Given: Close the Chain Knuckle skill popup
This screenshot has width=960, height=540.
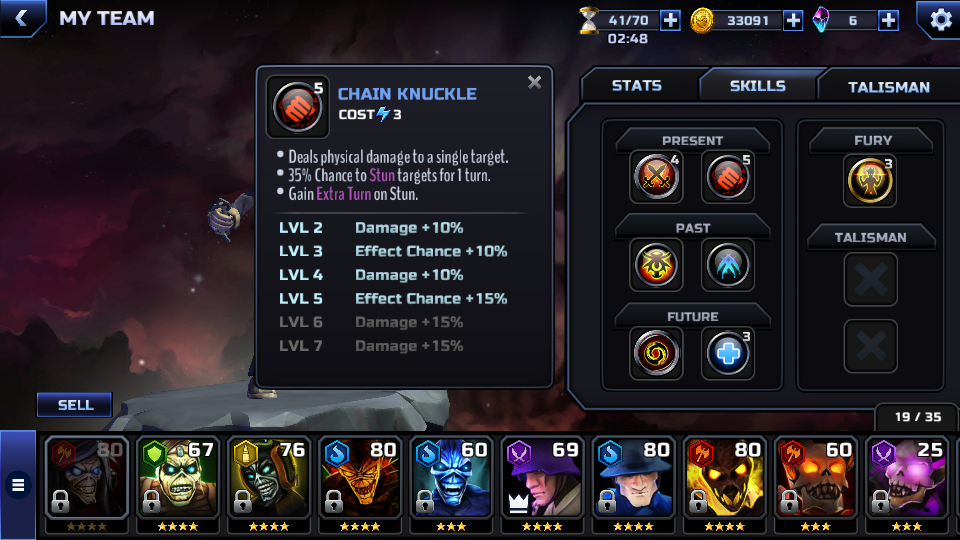Looking at the screenshot, I should pyautogui.click(x=535, y=83).
